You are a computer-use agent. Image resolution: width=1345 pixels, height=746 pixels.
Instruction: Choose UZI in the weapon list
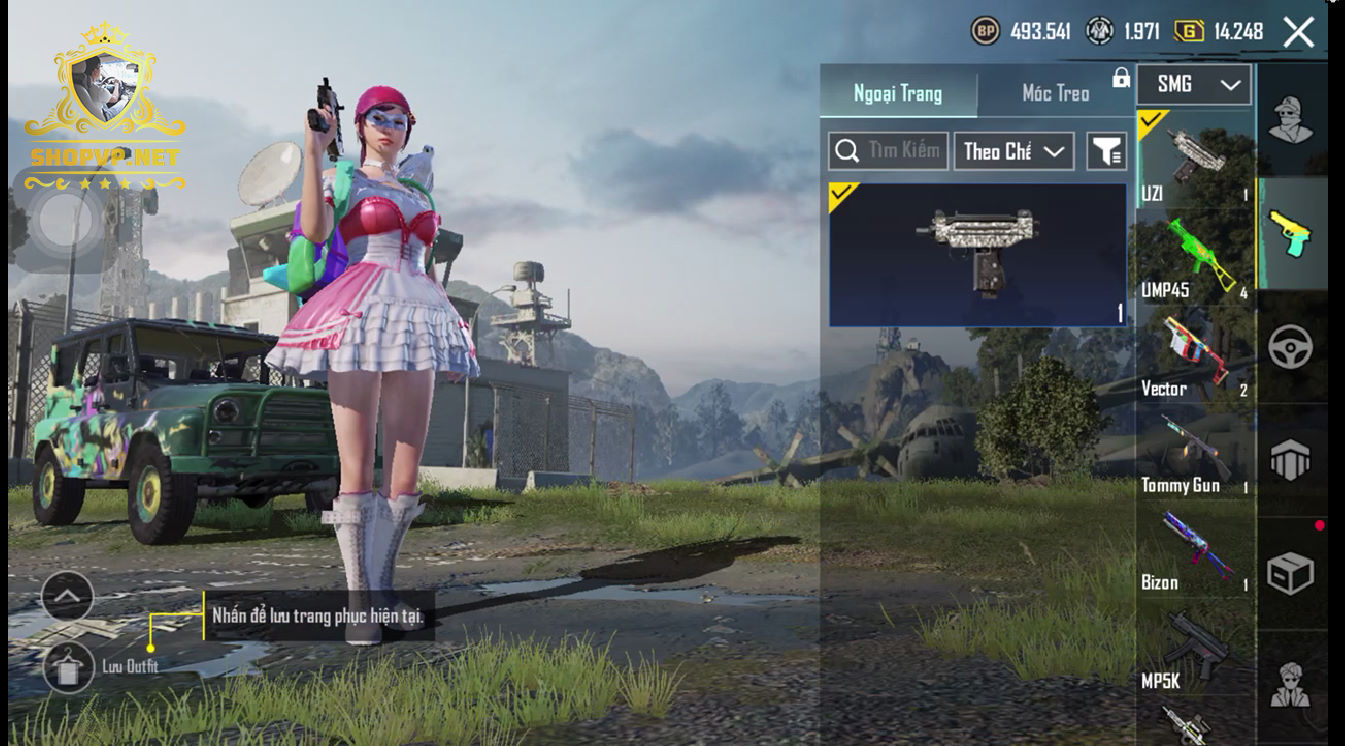(1194, 160)
